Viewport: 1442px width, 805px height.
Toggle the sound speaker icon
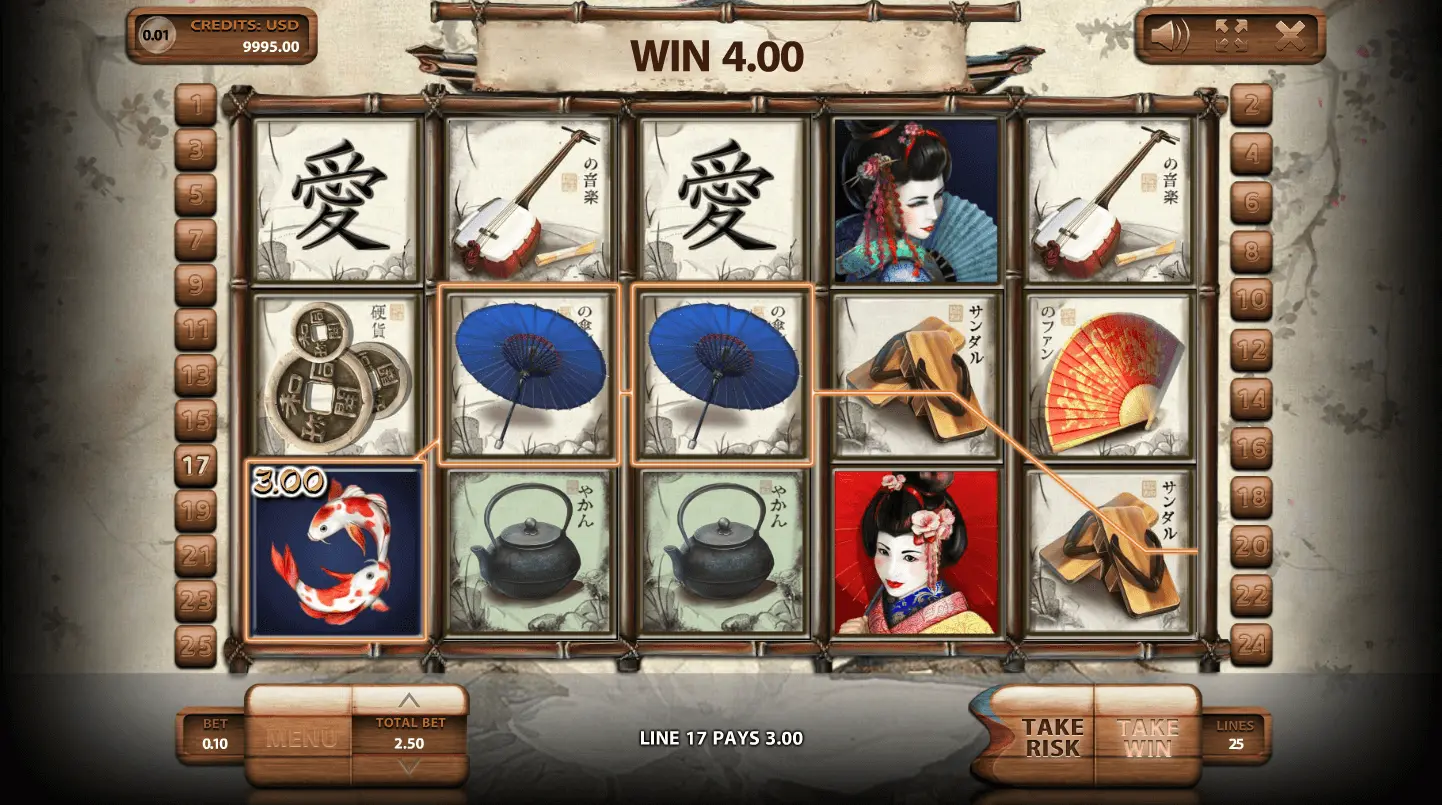[x=1168, y=37]
